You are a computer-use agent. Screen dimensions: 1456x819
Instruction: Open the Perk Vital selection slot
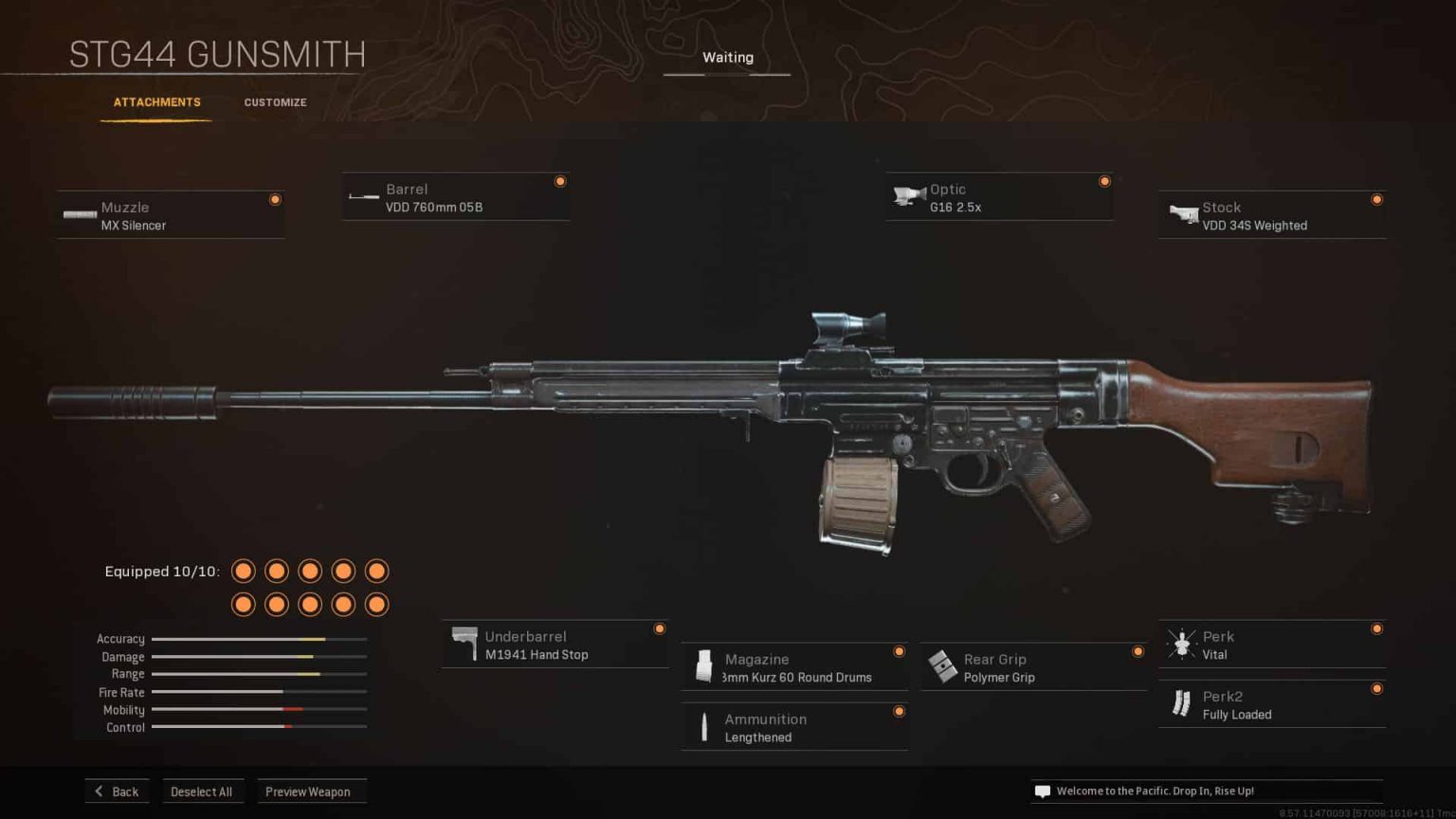(x=1270, y=644)
